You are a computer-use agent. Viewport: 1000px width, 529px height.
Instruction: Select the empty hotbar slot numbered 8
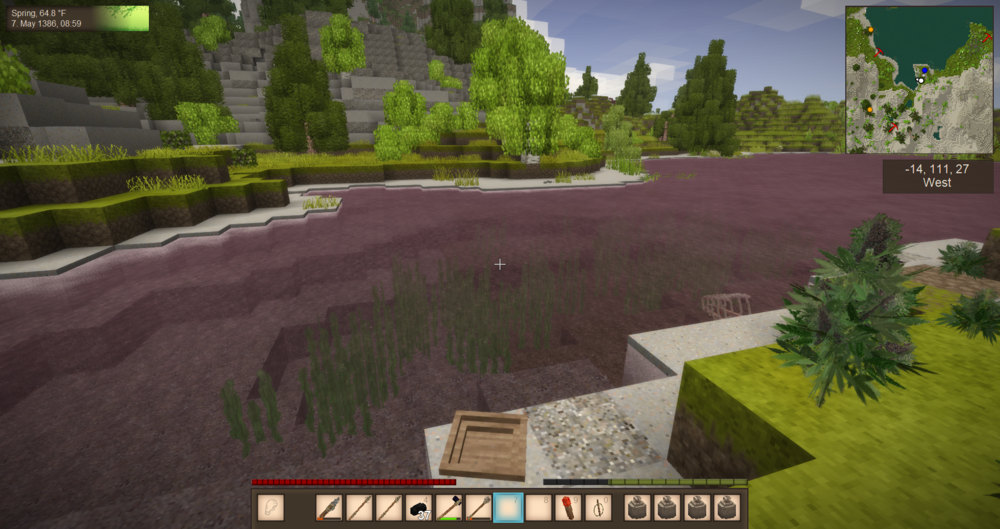pos(538,508)
